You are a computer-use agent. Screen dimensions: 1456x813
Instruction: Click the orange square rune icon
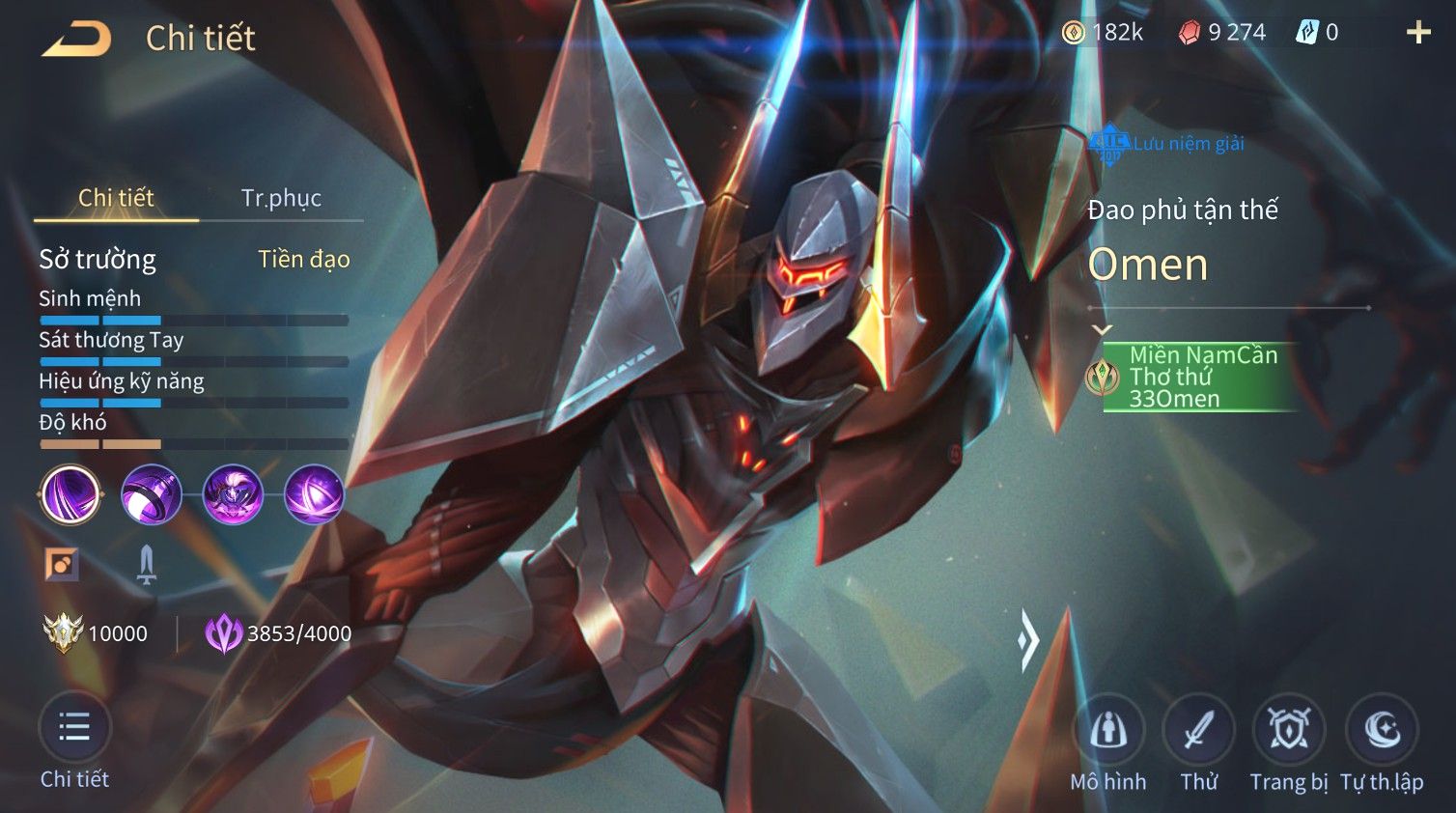62,565
